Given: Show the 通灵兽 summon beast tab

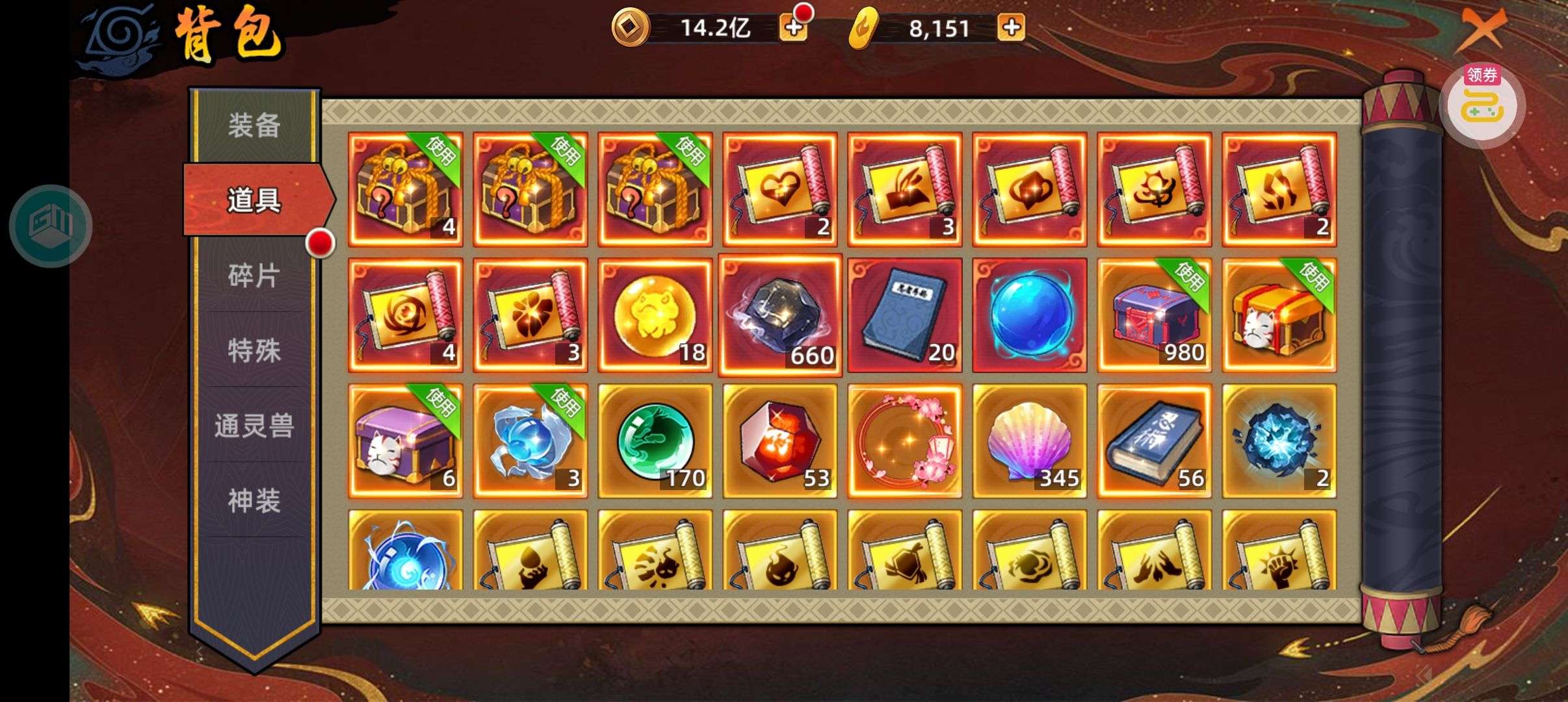Looking at the screenshot, I should coord(254,426).
